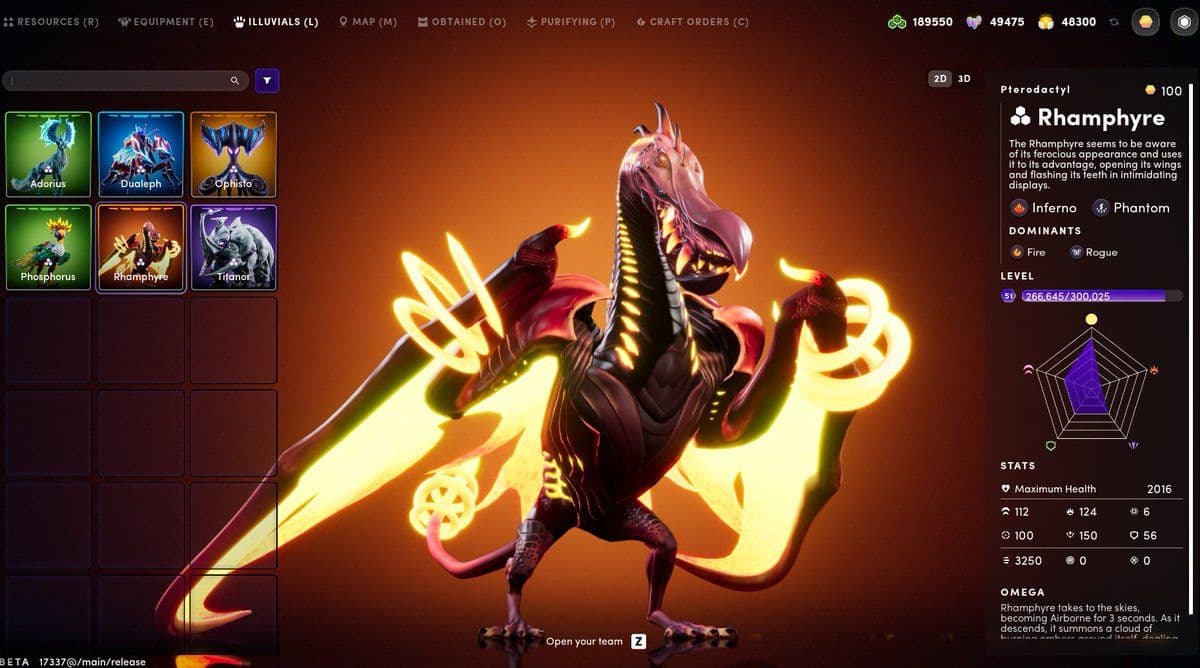The height and width of the screenshot is (668, 1200).
Task: Click the refresh currency icon
Action: (x=1113, y=22)
